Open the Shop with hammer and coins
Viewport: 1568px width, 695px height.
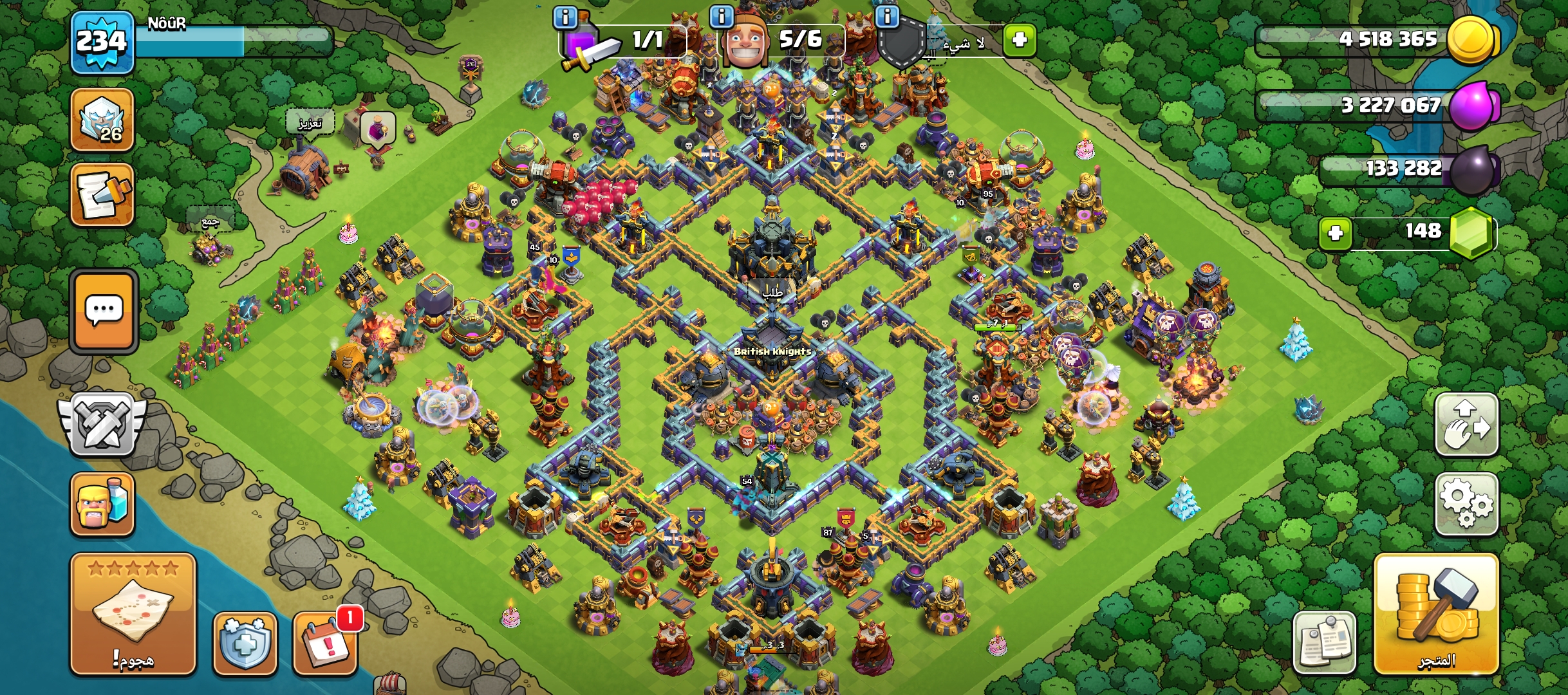pos(1436,613)
